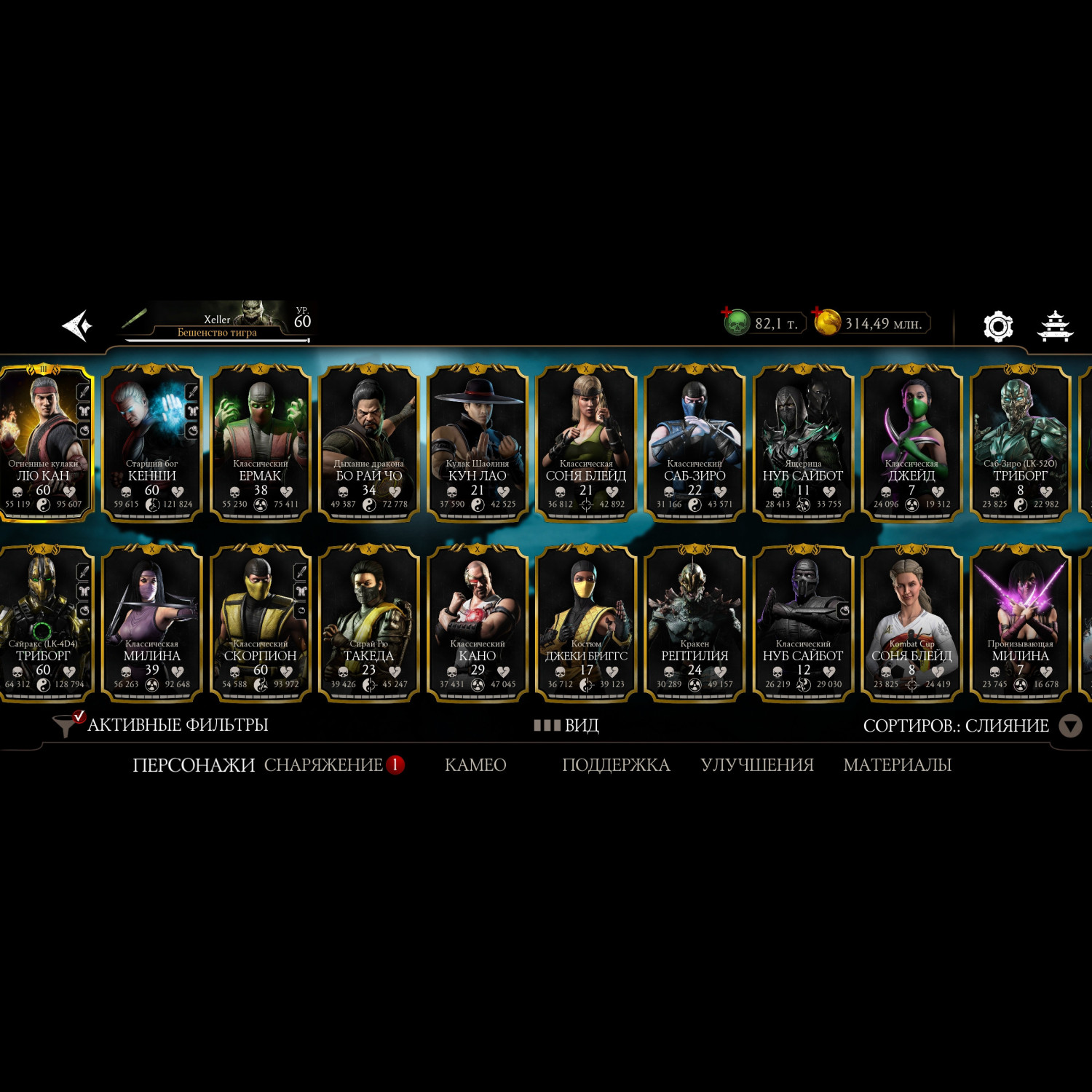1092x1092 pixels.
Task: Open the gear settings menu
Action: 998,326
